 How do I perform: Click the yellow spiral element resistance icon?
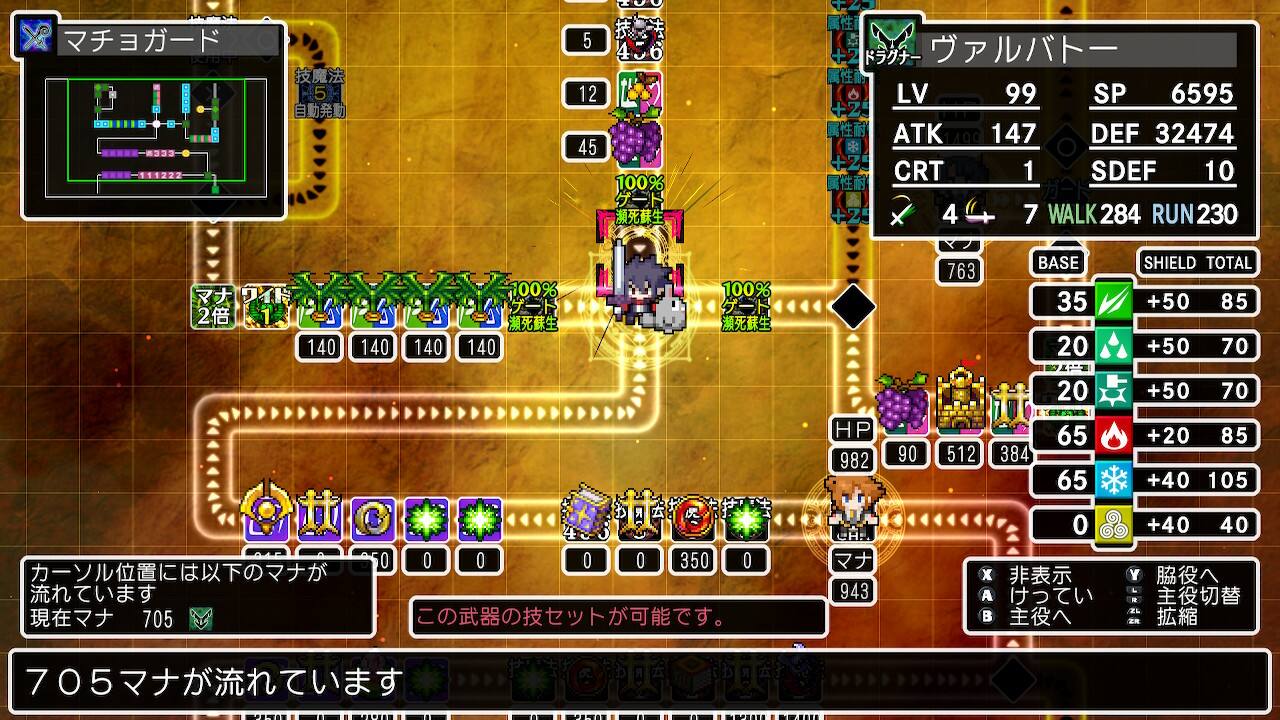pos(1113,525)
